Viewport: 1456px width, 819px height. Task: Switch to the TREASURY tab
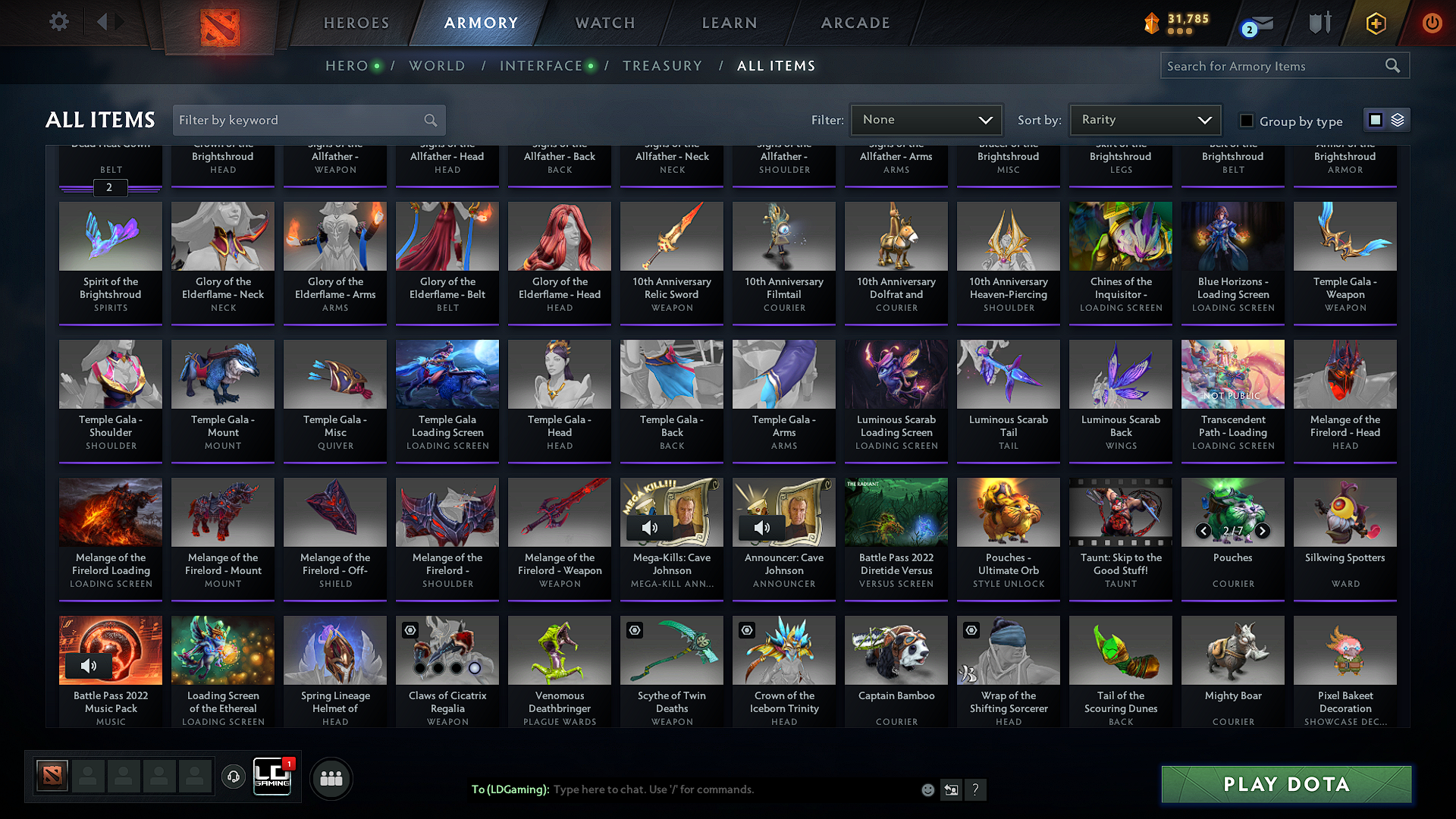coord(662,66)
